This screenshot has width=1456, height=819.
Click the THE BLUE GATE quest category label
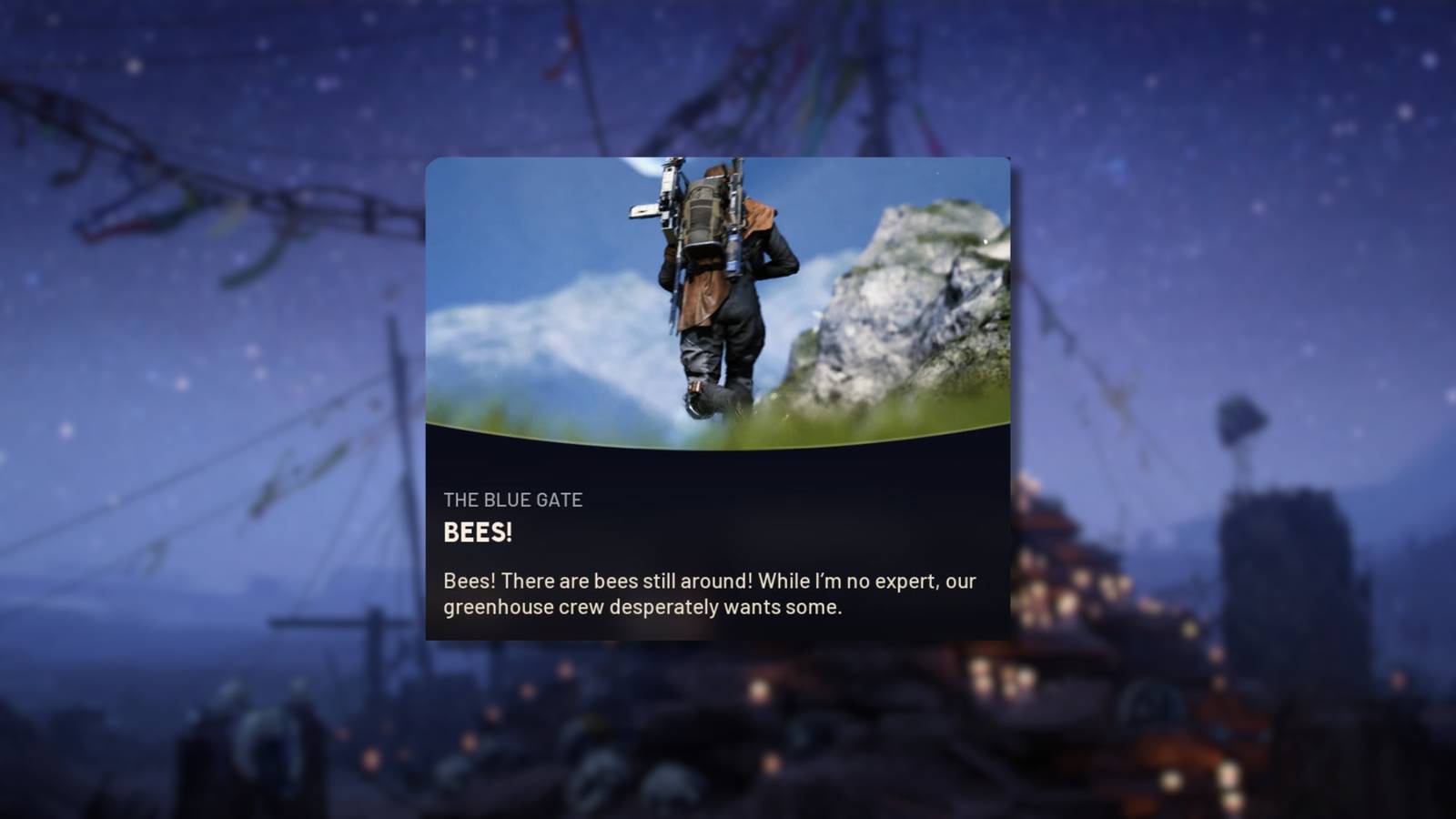(512, 499)
